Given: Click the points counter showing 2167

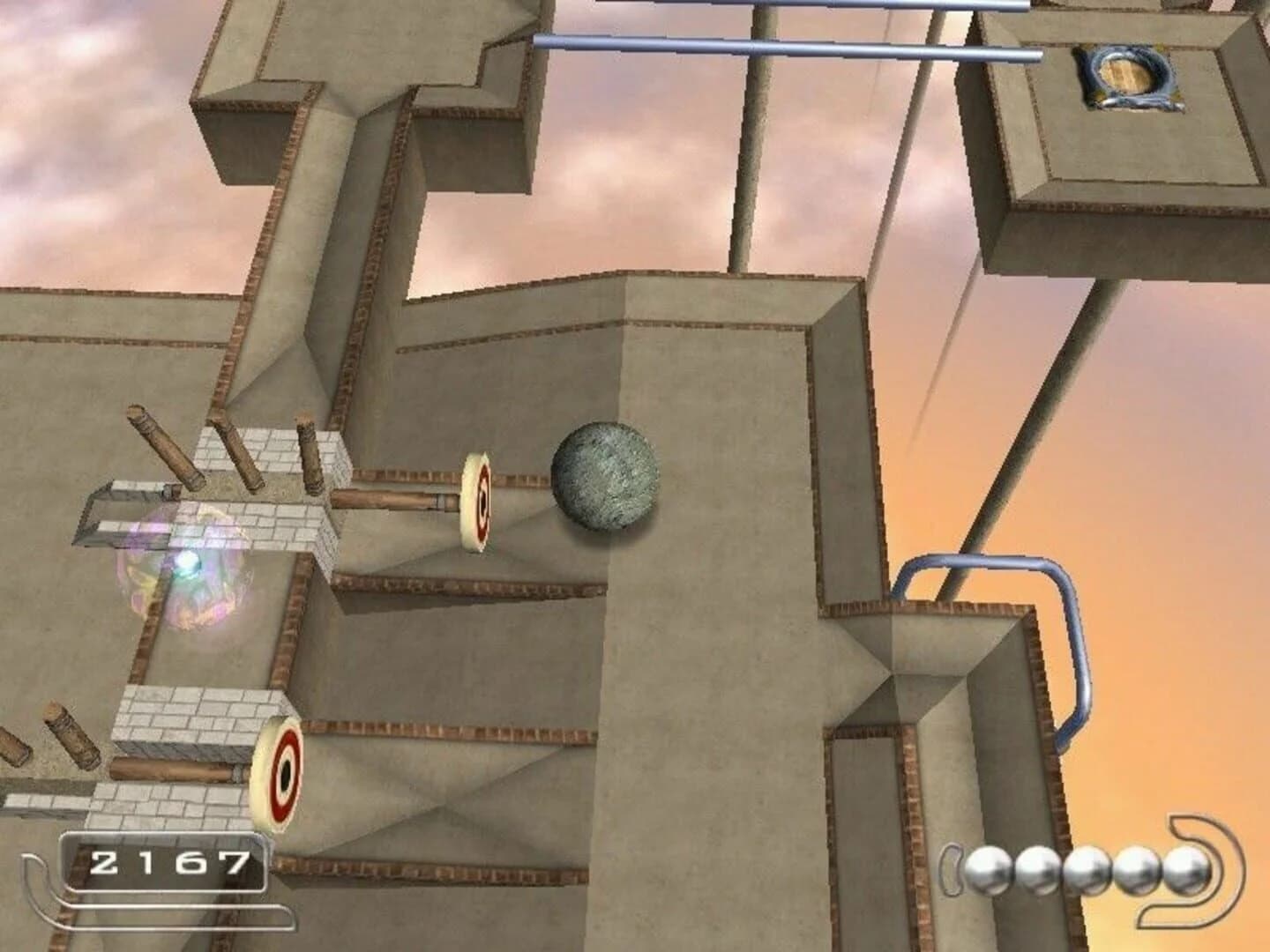Looking at the screenshot, I should (x=168, y=862).
